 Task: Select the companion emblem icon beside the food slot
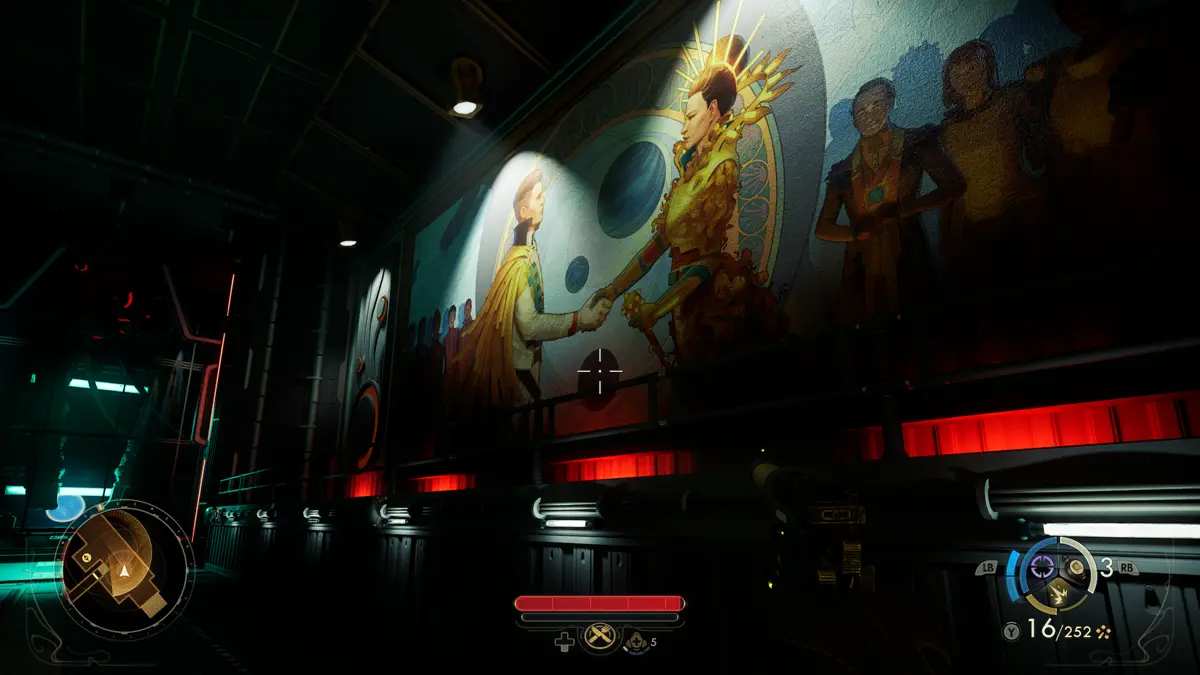click(636, 642)
